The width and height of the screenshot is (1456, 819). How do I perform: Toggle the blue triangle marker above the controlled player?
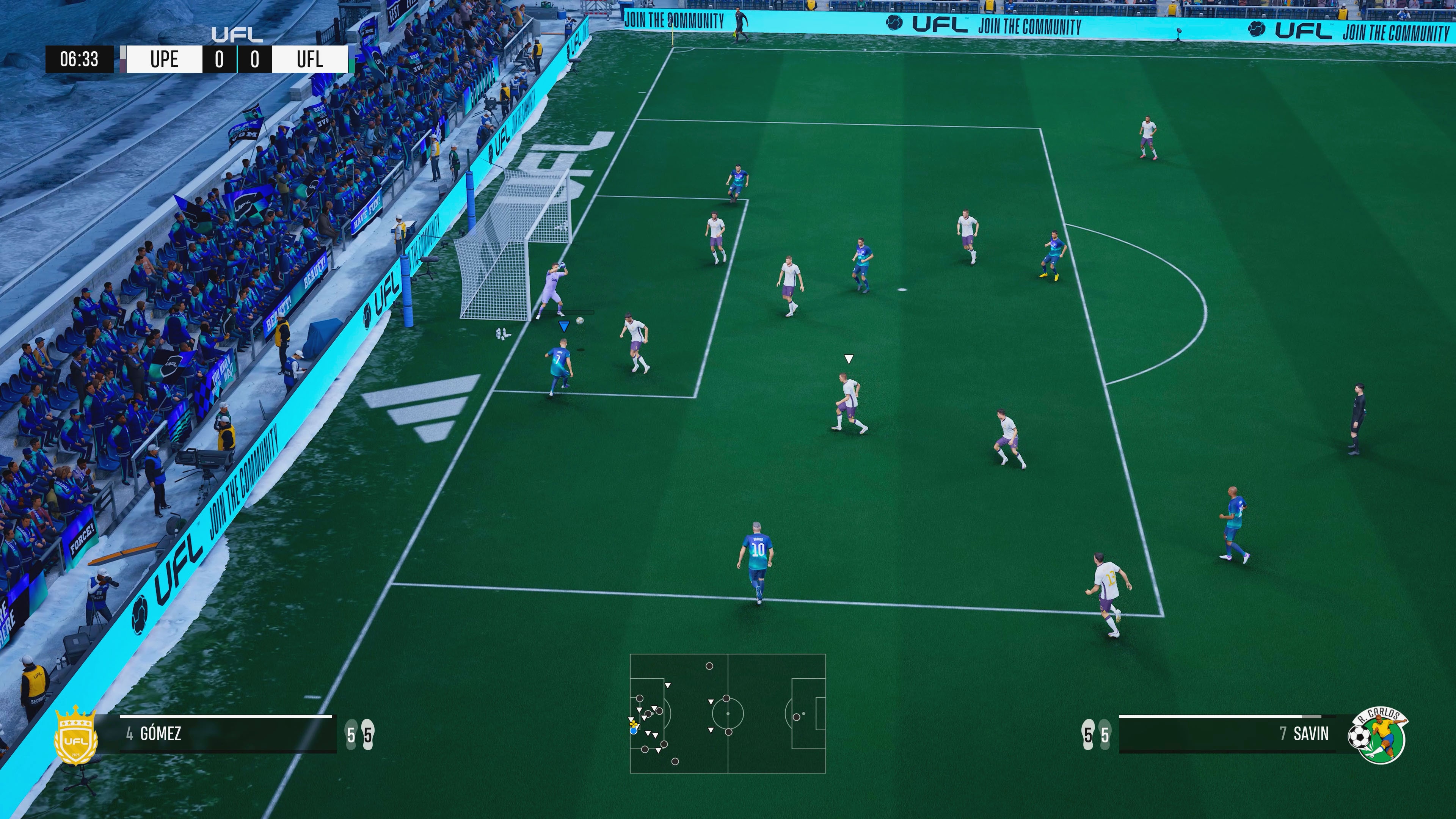click(563, 325)
